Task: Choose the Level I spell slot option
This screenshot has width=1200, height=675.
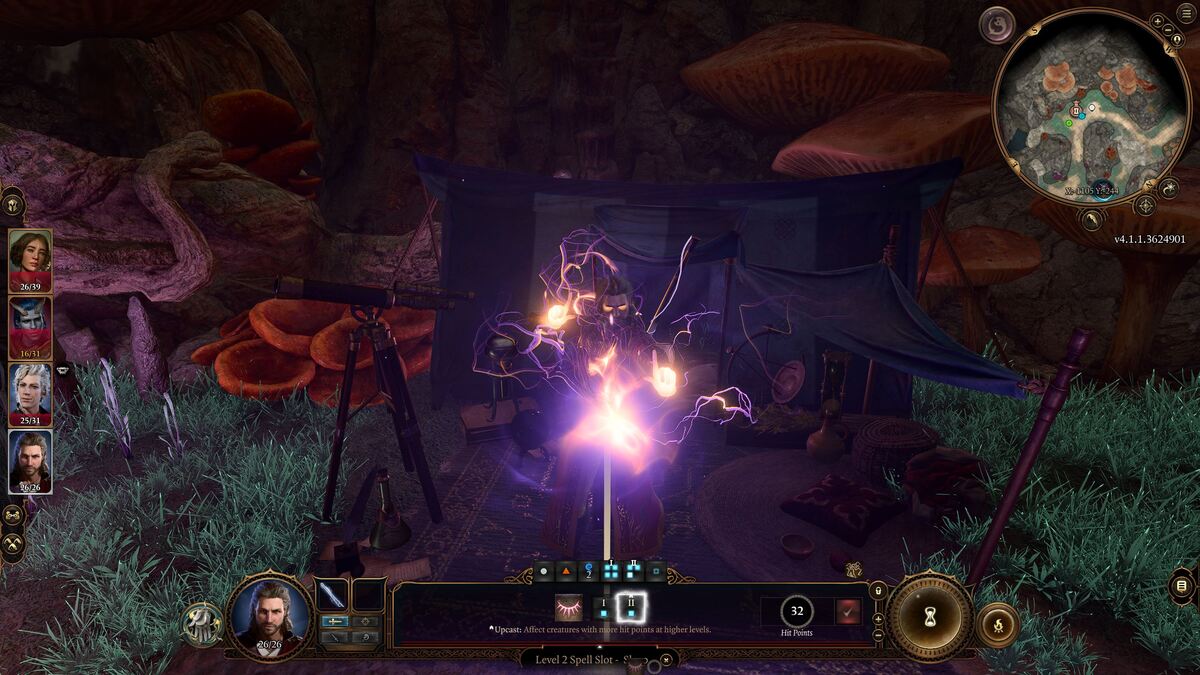Action: tap(602, 607)
